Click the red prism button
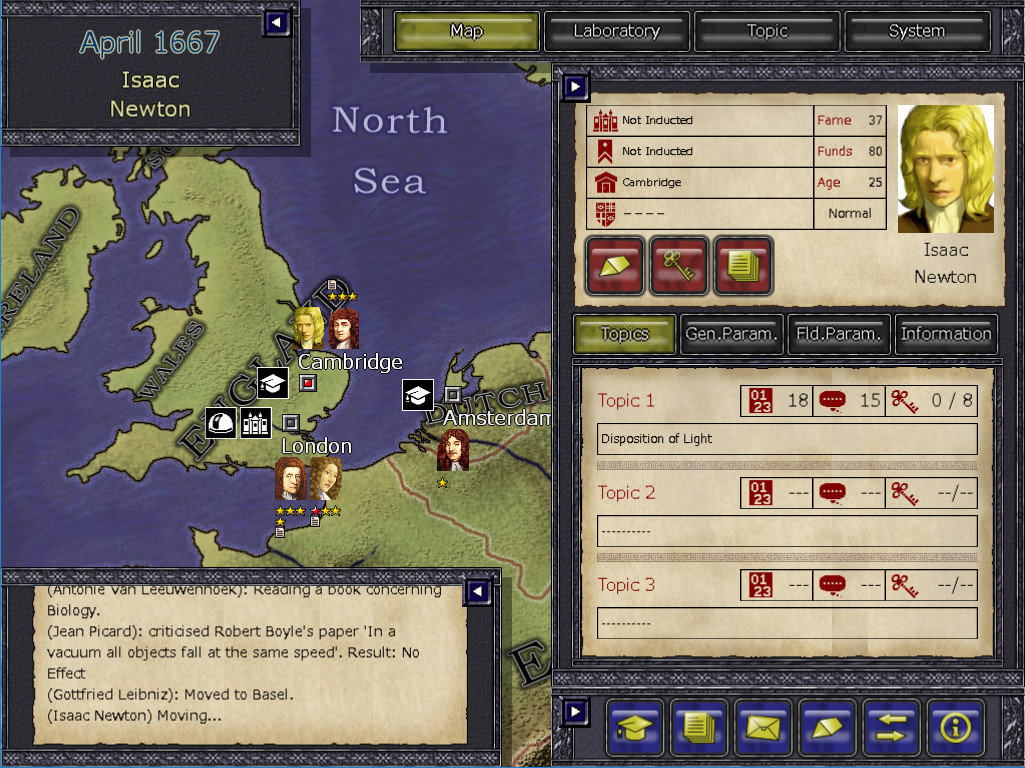The image size is (1025, 768). 615,266
